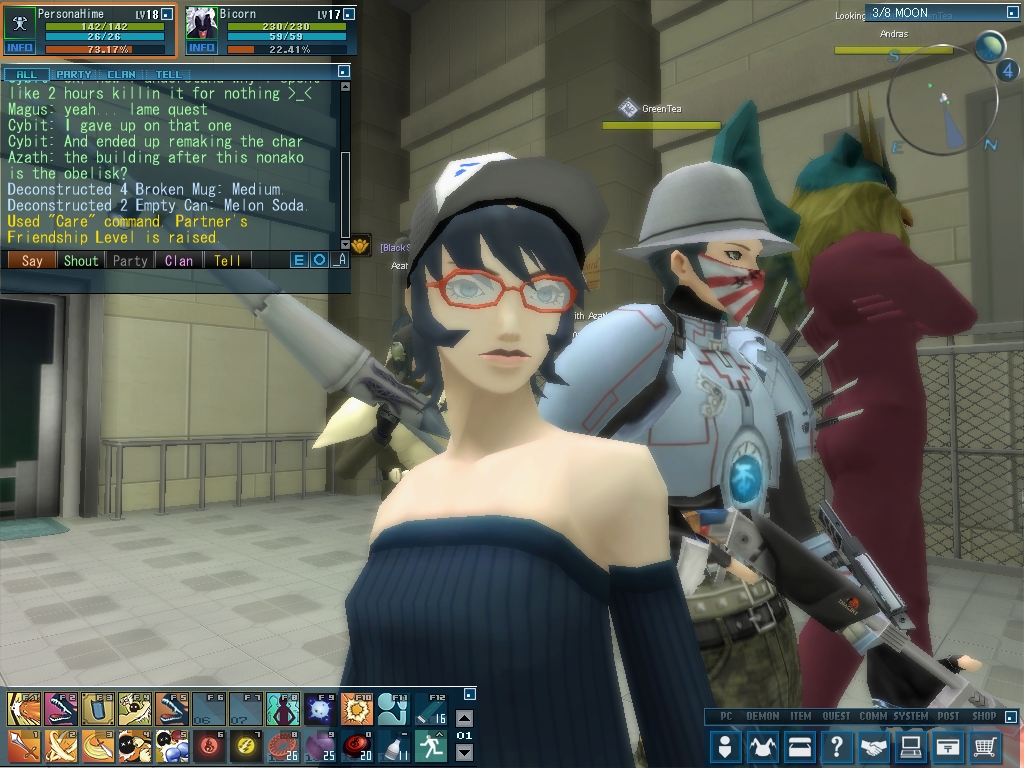Open the PC character menu icon

click(x=725, y=746)
